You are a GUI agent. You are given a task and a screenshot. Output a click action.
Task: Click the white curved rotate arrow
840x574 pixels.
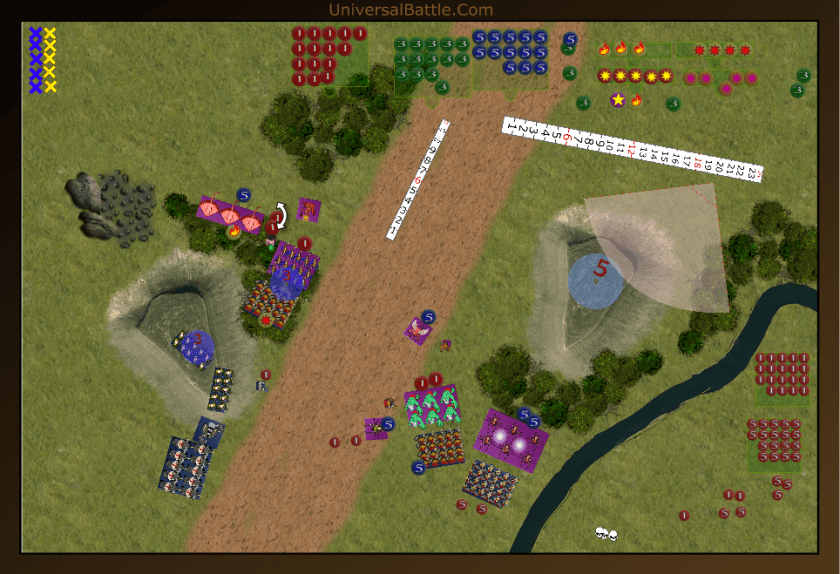click(281, 214)
